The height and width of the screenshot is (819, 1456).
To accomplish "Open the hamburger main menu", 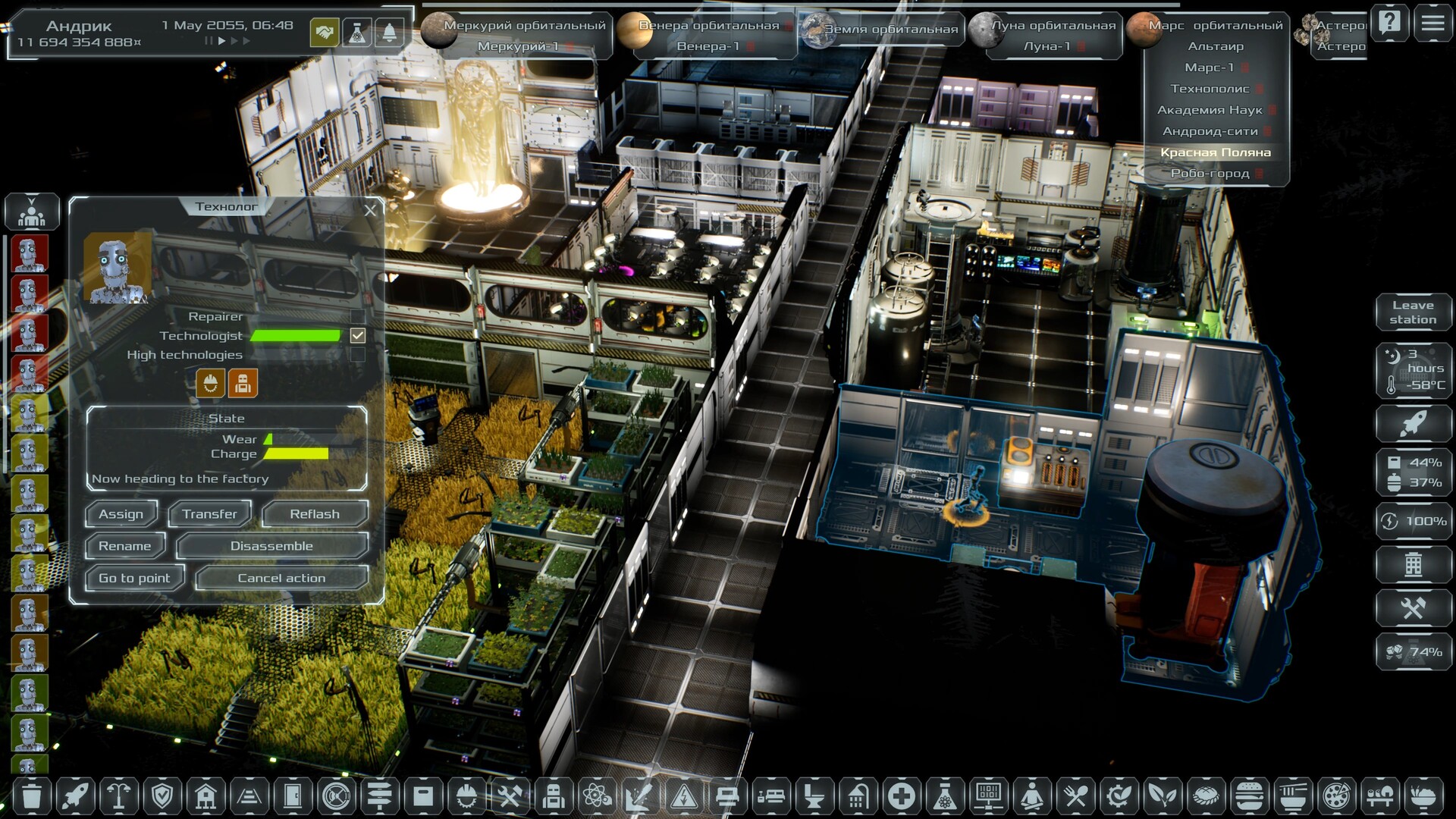I will [1432, 23].
